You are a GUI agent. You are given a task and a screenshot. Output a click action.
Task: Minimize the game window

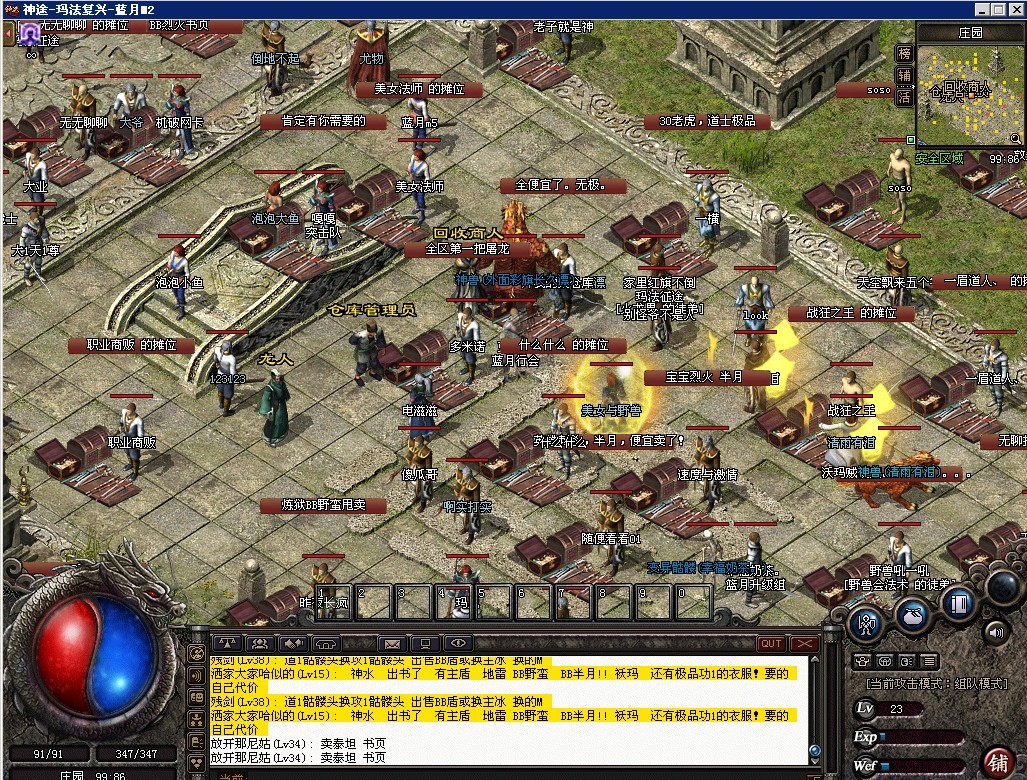pos(978,10)
